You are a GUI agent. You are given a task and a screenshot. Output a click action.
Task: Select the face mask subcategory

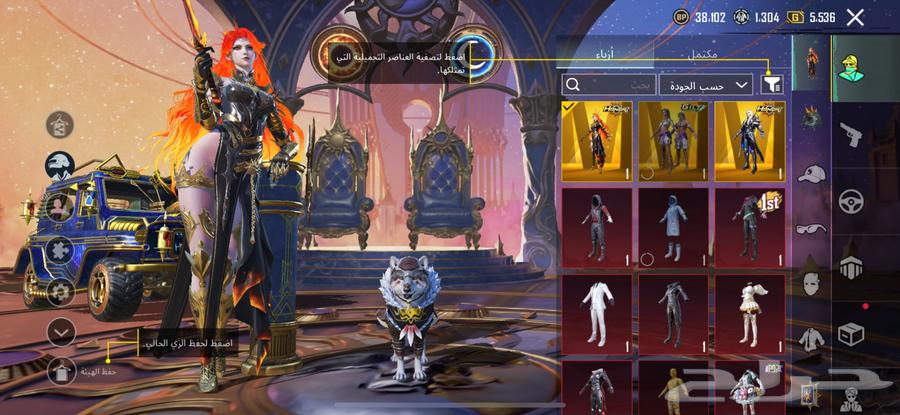tap(810, 283)
